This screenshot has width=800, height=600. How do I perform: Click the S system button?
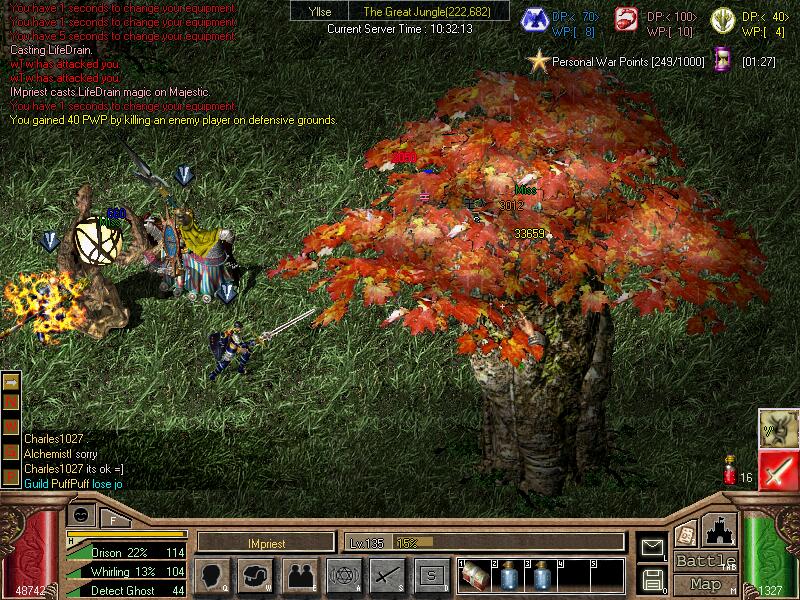[x=430, y=575]
